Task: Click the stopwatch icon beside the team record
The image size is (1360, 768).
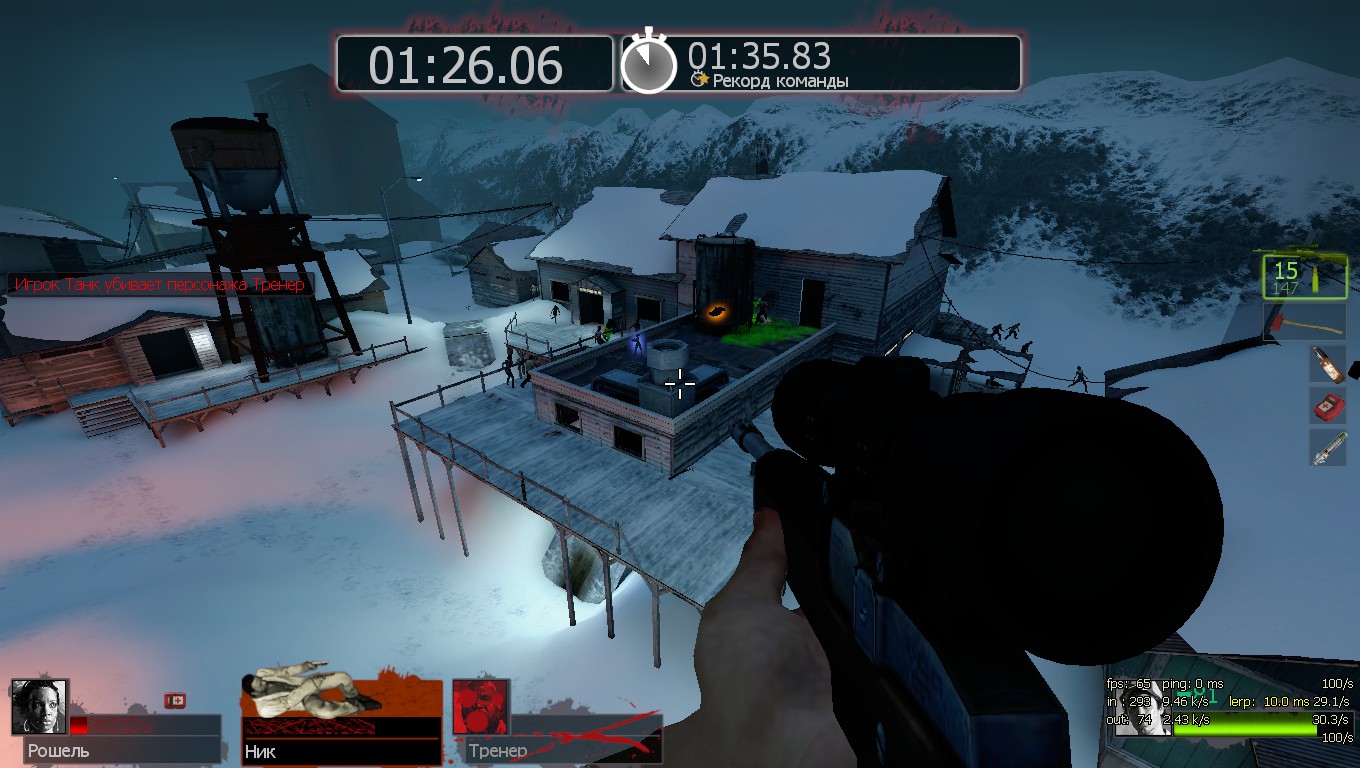Action: pos(649,64)
